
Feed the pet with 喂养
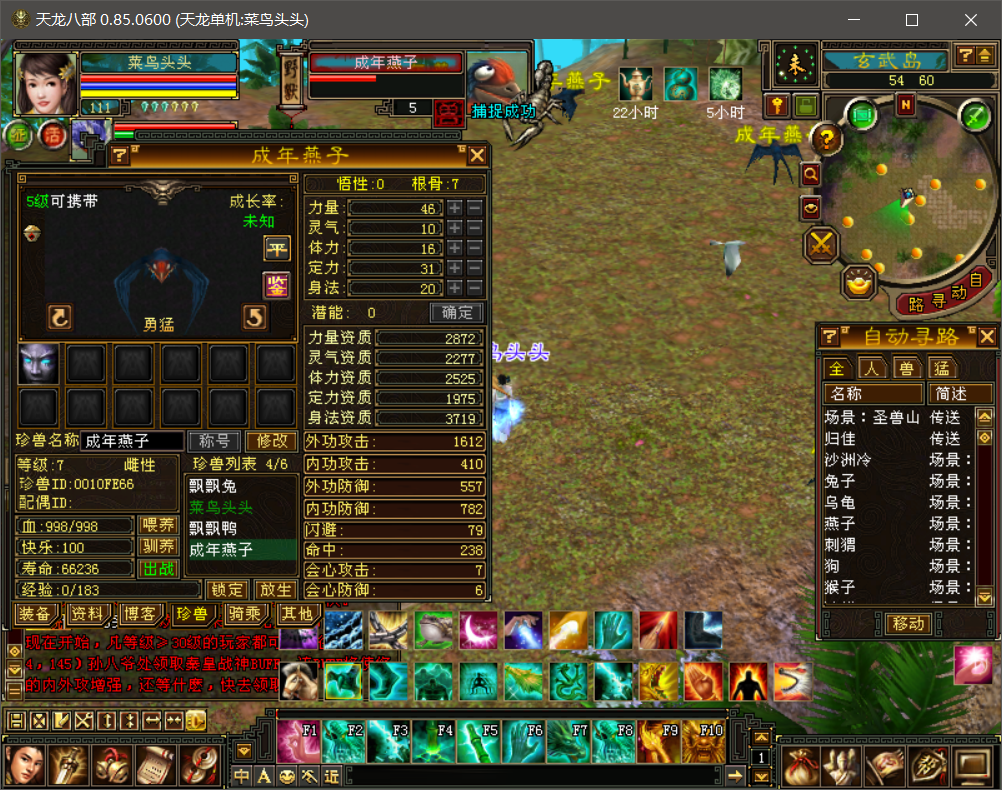click(159, 526)
